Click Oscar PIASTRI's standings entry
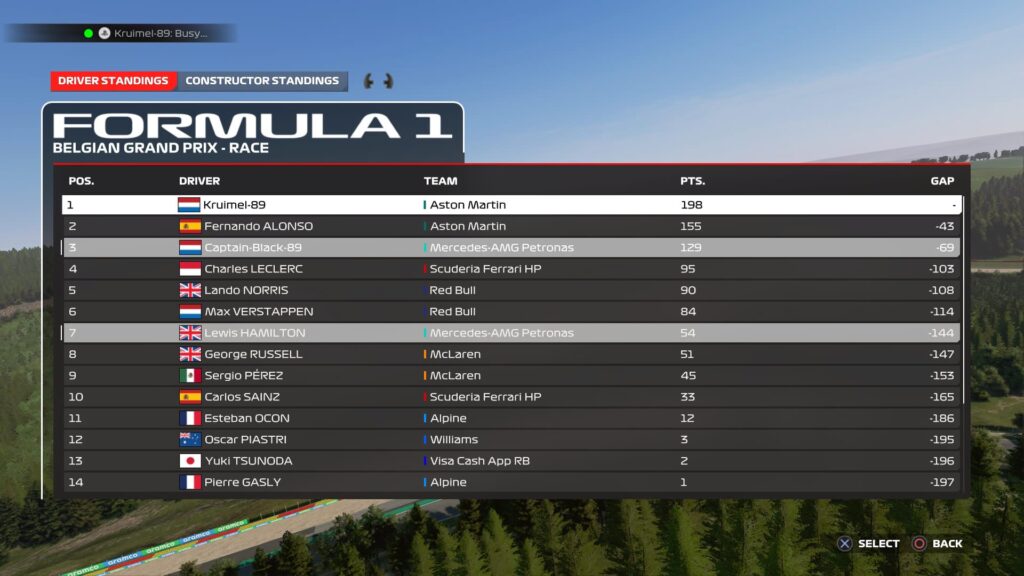The image size is (1024, 576). [x=511, y=439]
